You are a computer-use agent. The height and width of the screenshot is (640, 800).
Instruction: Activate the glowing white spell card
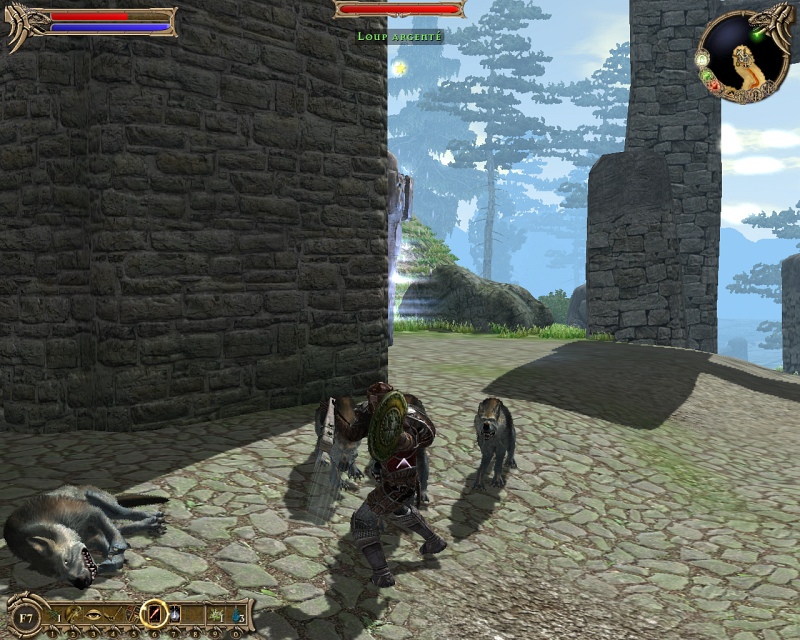175,613
